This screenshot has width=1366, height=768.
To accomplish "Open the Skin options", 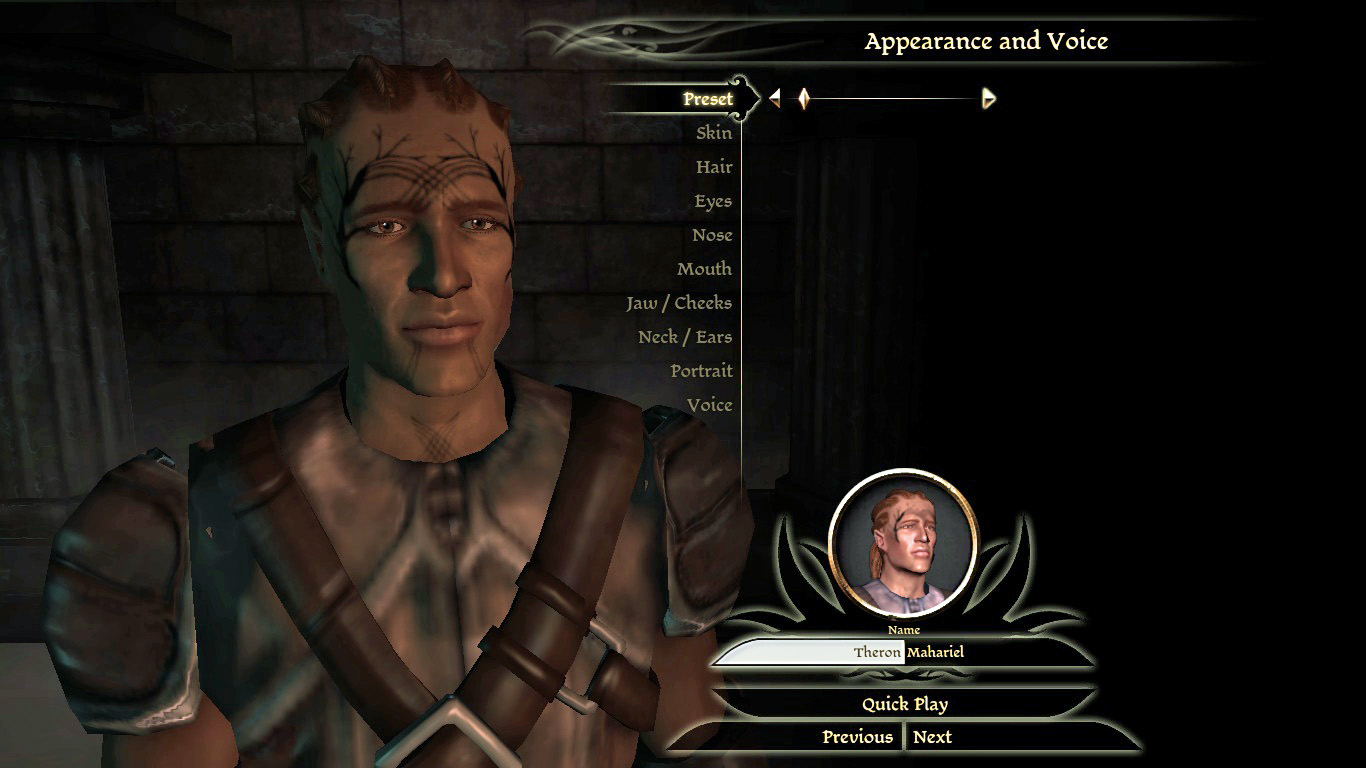I will tap(714, 133).
